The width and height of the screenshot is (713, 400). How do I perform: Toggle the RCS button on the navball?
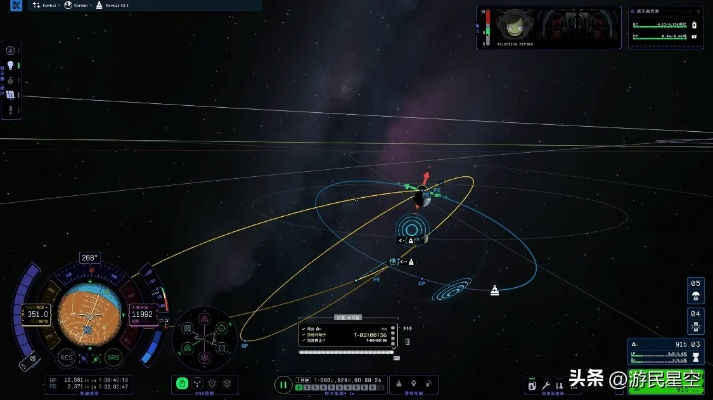coord(65,355)
